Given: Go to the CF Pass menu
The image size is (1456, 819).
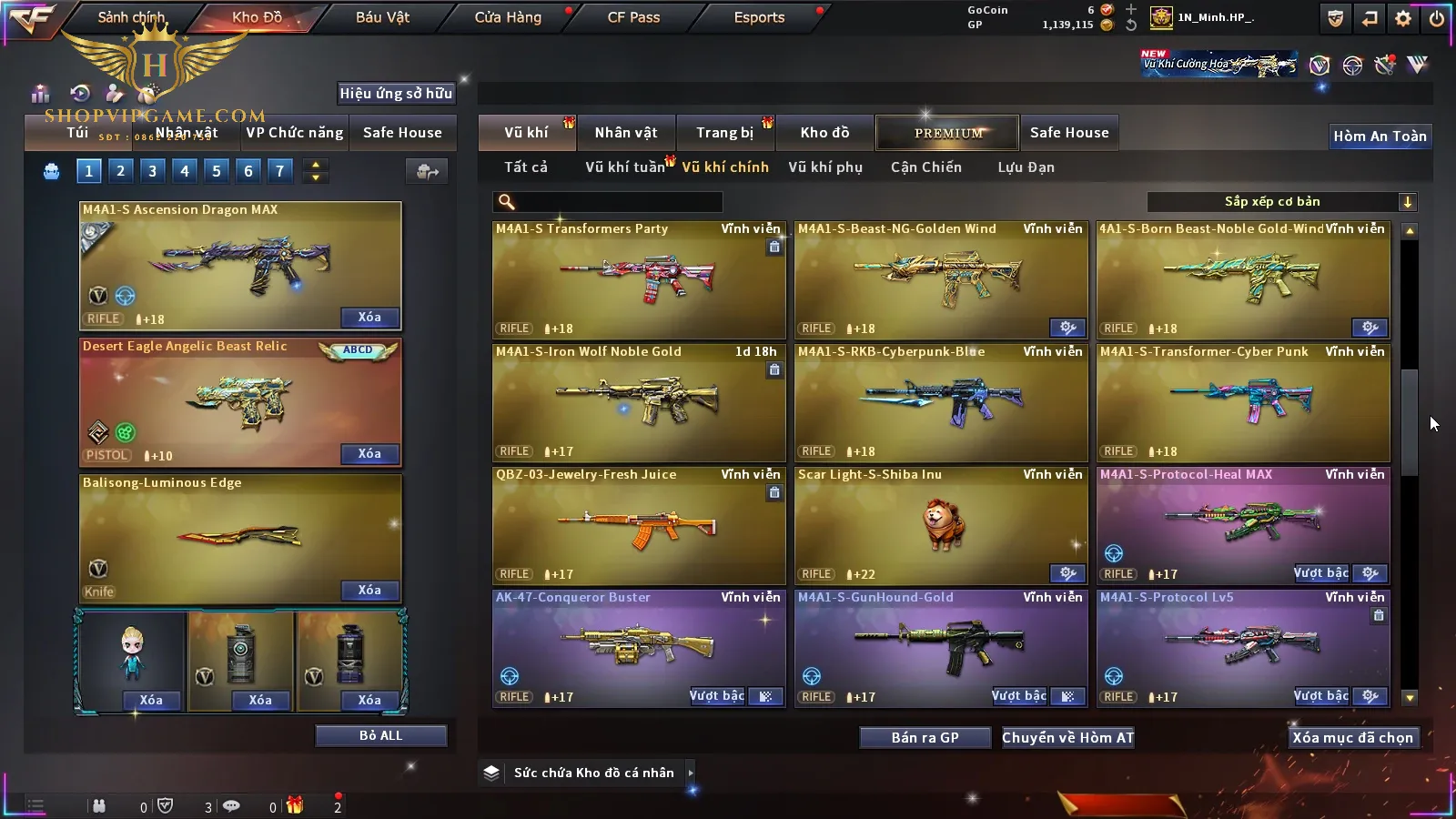Looking at the screenshot, I should tap(633, 17).
